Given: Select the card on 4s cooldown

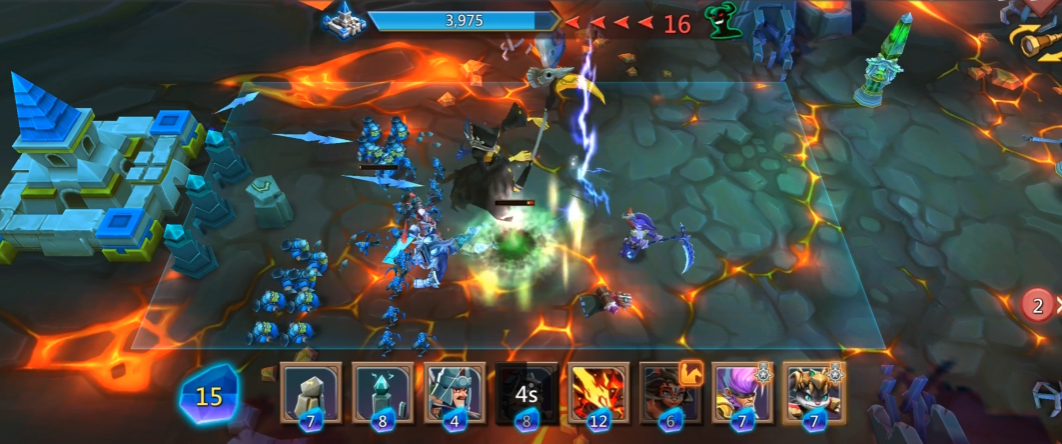Looking at the screenshot, I should 527,393.
